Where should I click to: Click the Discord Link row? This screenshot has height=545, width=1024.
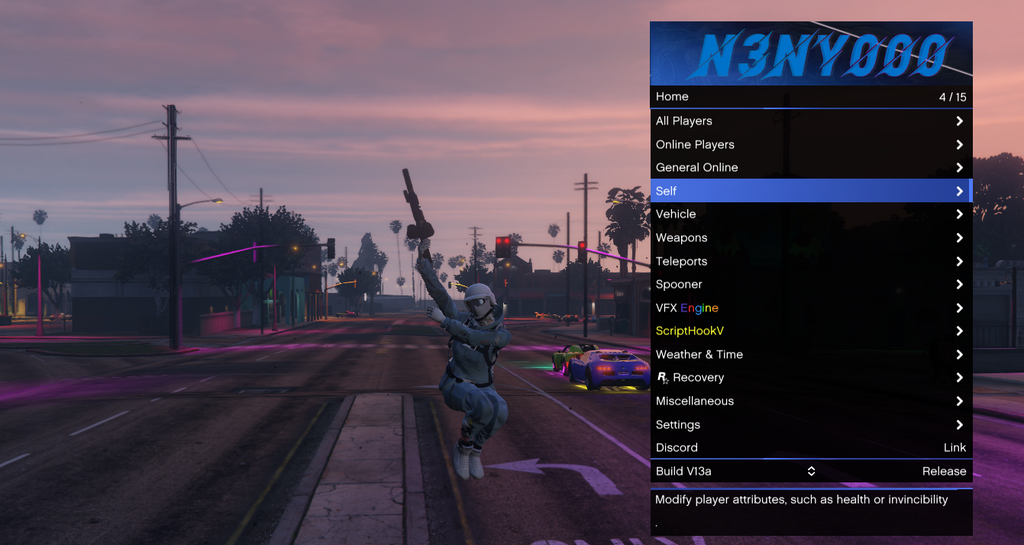[x=810, y=448]
